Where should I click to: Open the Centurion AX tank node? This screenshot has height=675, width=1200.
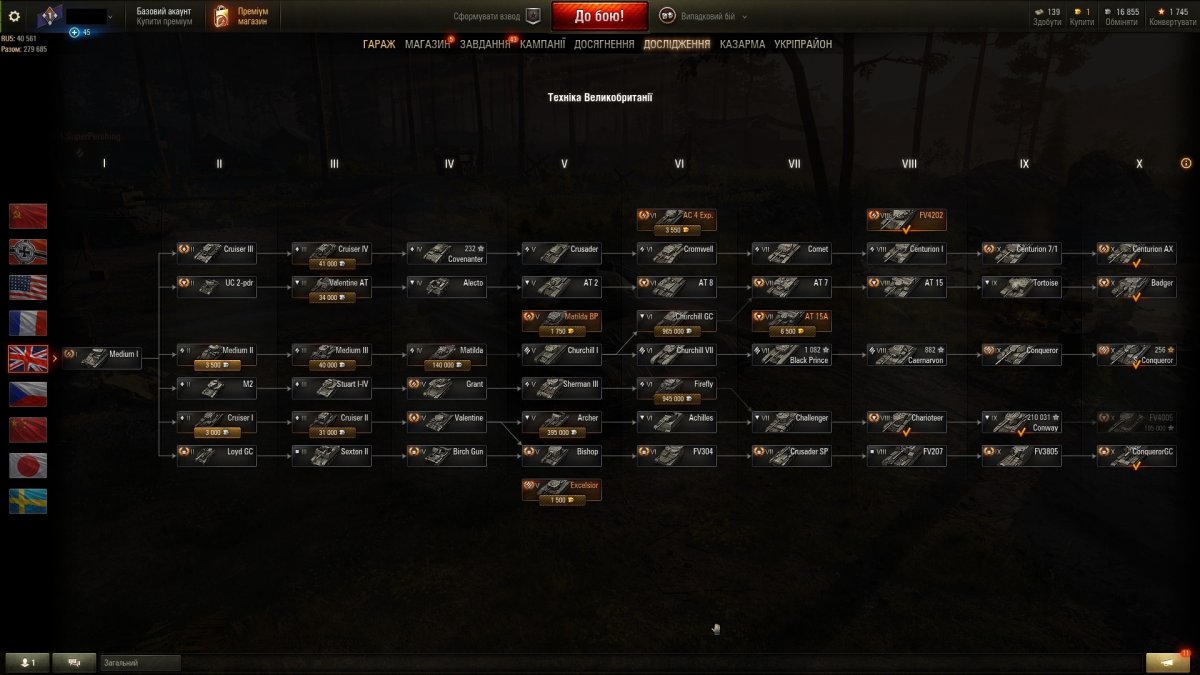click(x=1137, y=253)
